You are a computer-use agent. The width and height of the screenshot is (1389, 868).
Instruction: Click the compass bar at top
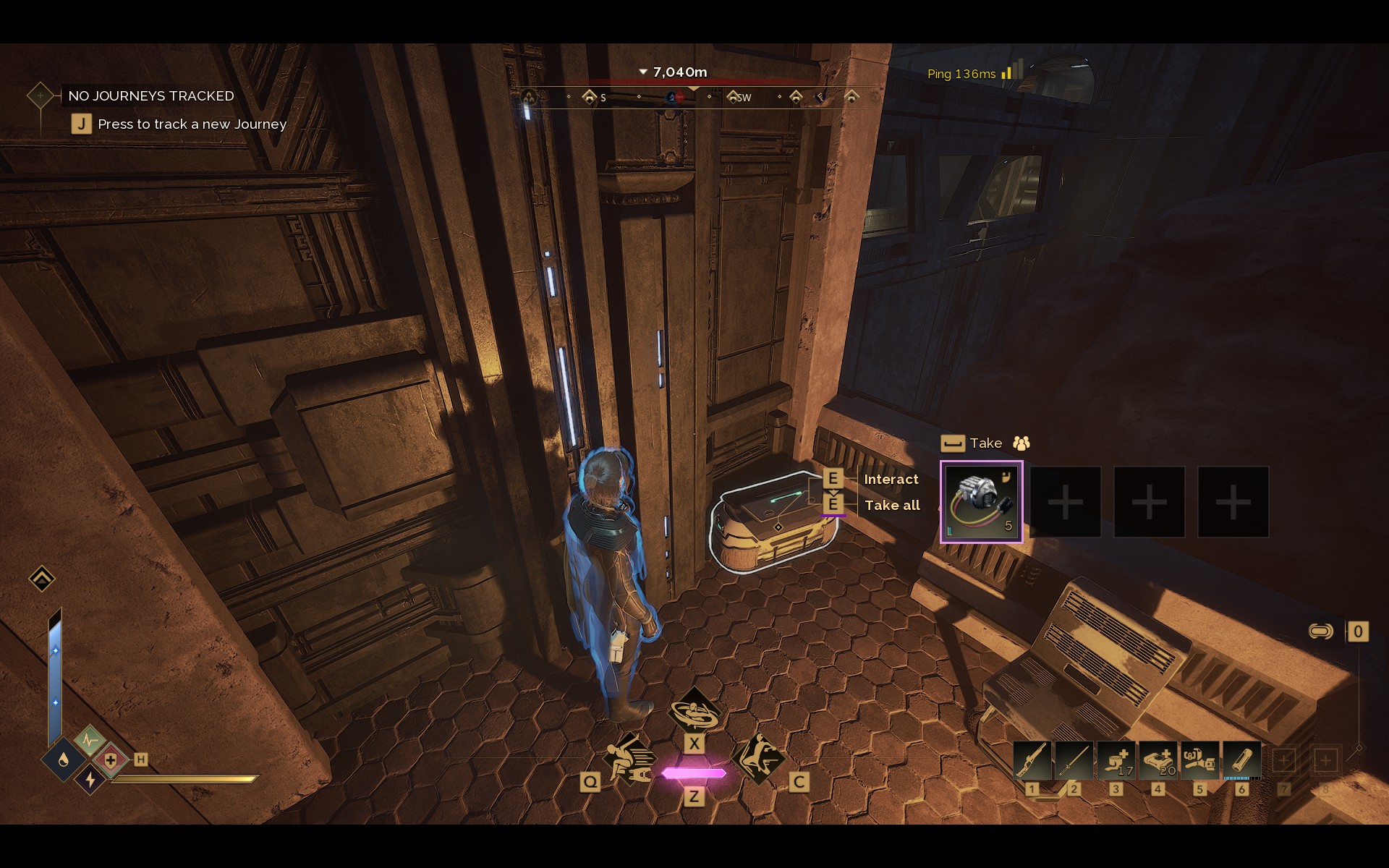pos(693,97)
